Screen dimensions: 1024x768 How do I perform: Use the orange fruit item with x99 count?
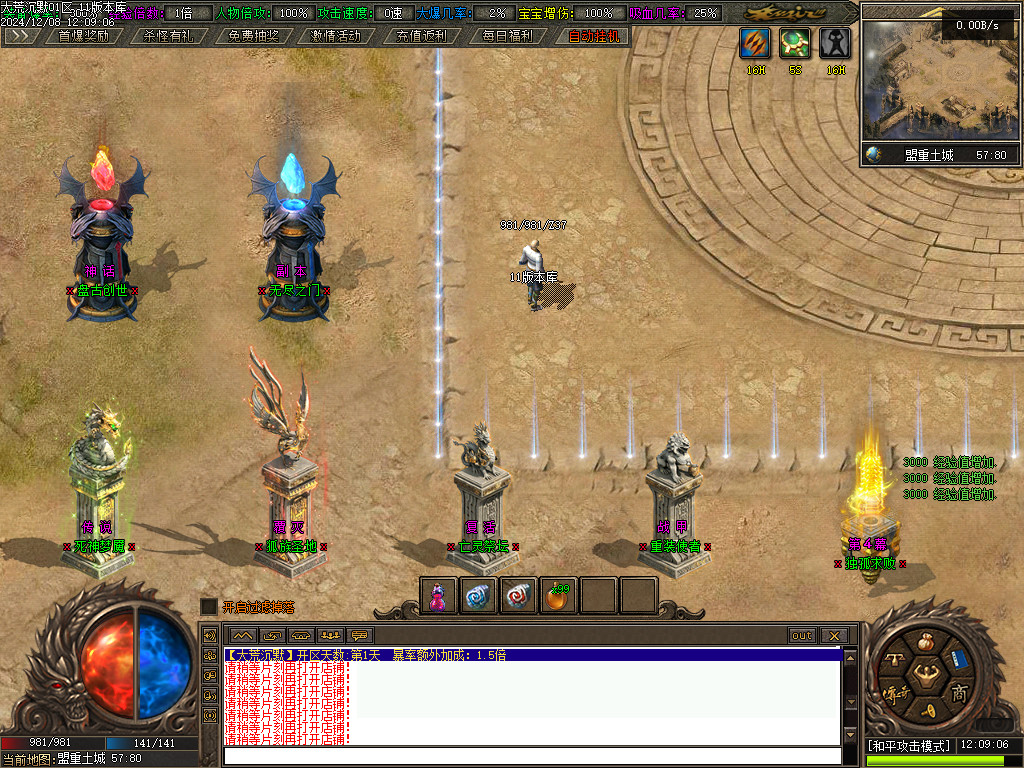[x=557, y=597]
